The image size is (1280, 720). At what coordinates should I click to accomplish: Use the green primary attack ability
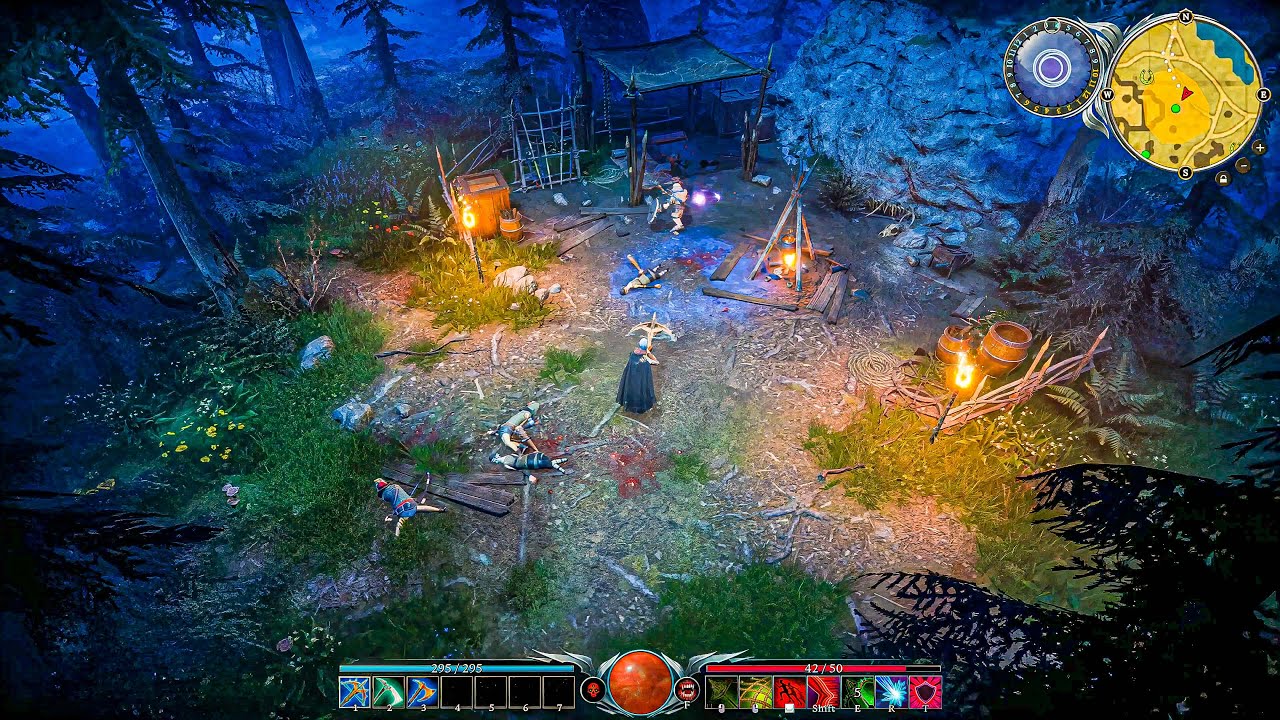pyautogui.click(x=721, y=692)
